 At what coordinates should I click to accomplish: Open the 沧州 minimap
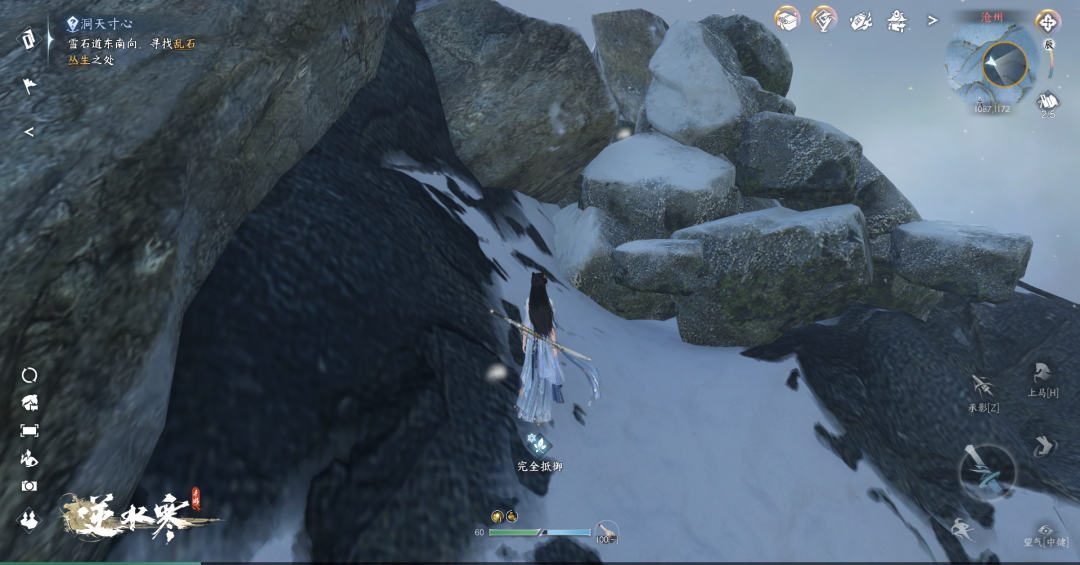click(x=987, y=65)
